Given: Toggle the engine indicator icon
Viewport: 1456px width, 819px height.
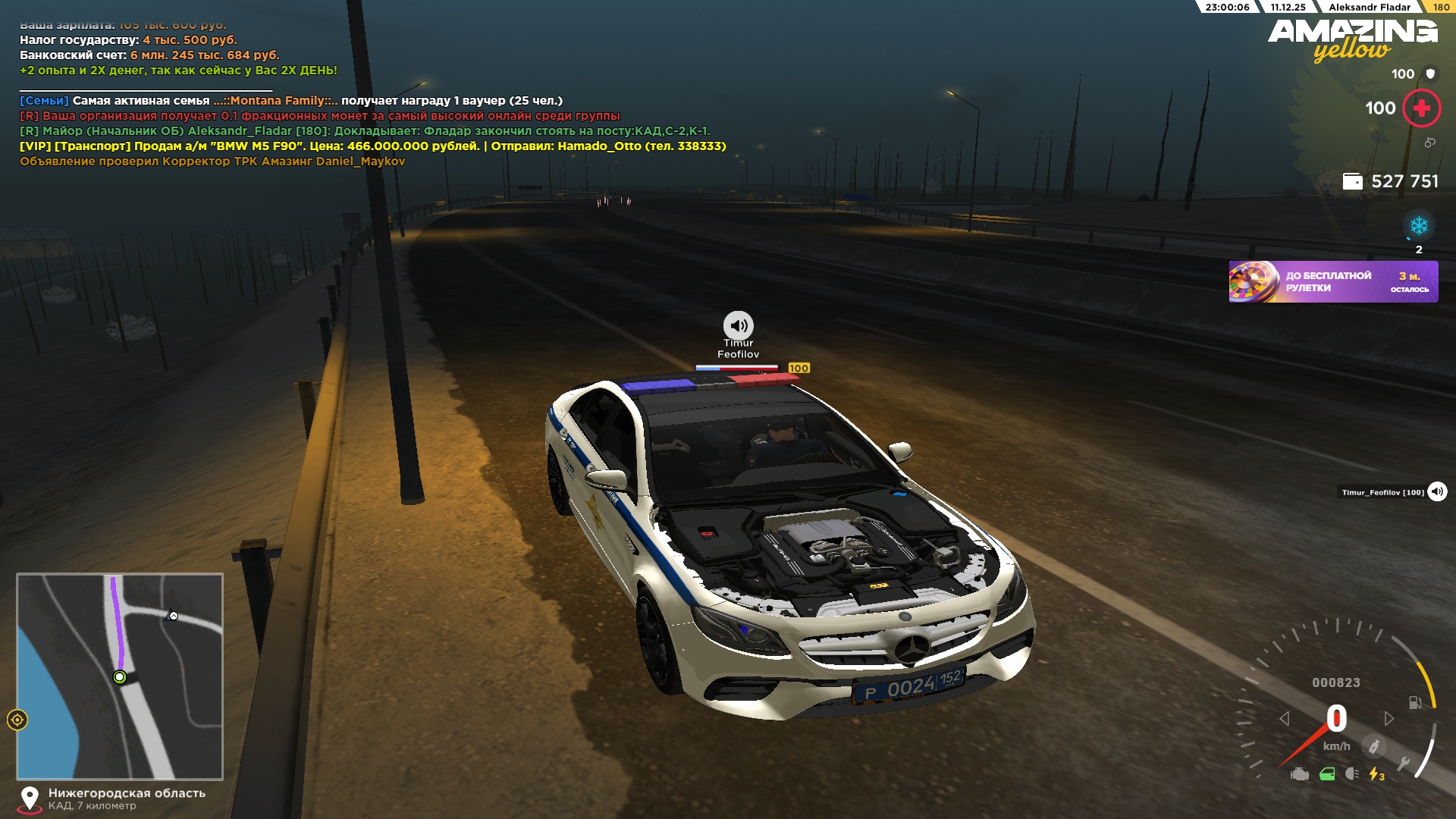Looking at the screenshot, I should pyautogui.click(x=1299, y=774).
